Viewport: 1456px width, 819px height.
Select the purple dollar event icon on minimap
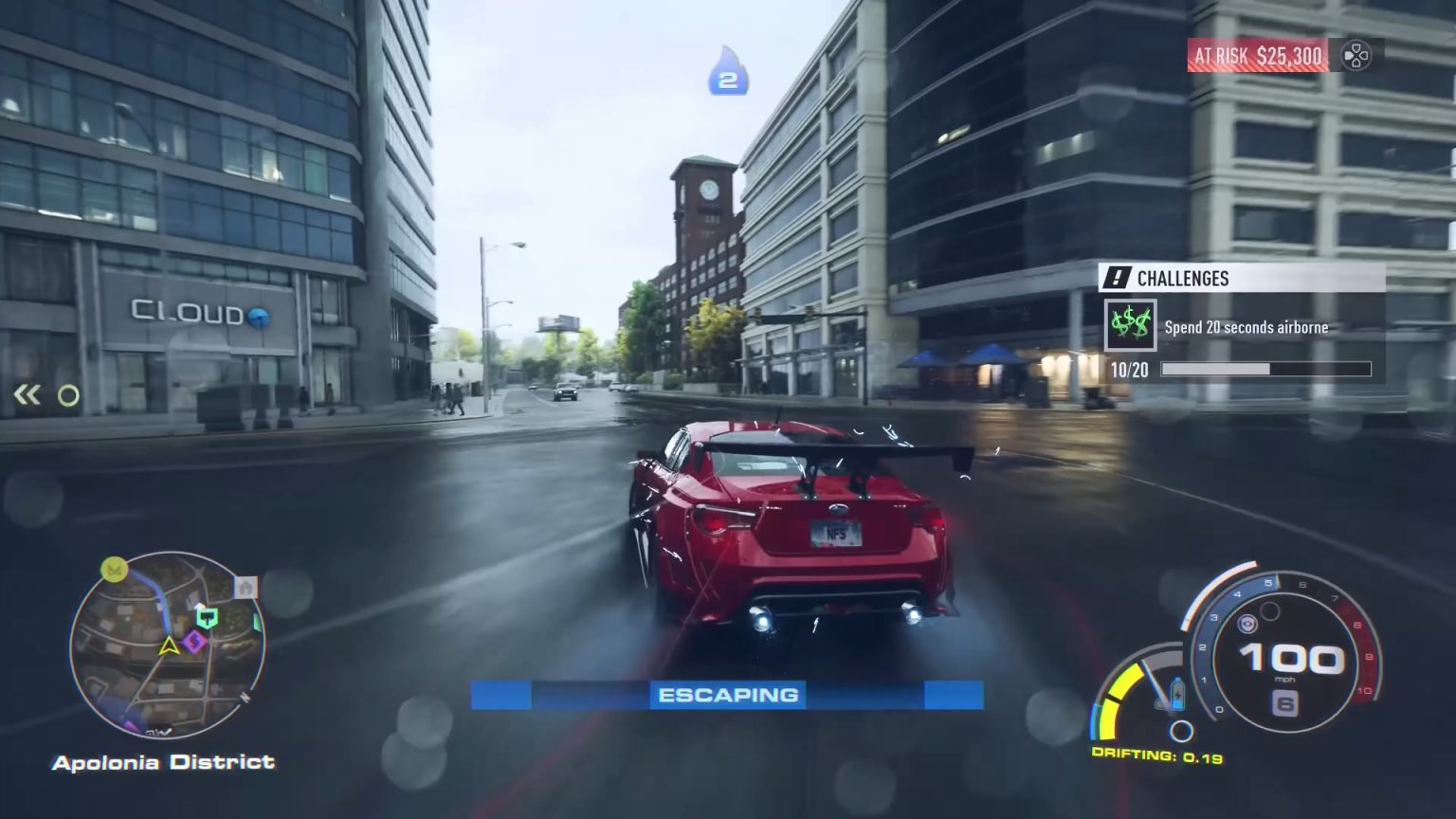[194, 641]
